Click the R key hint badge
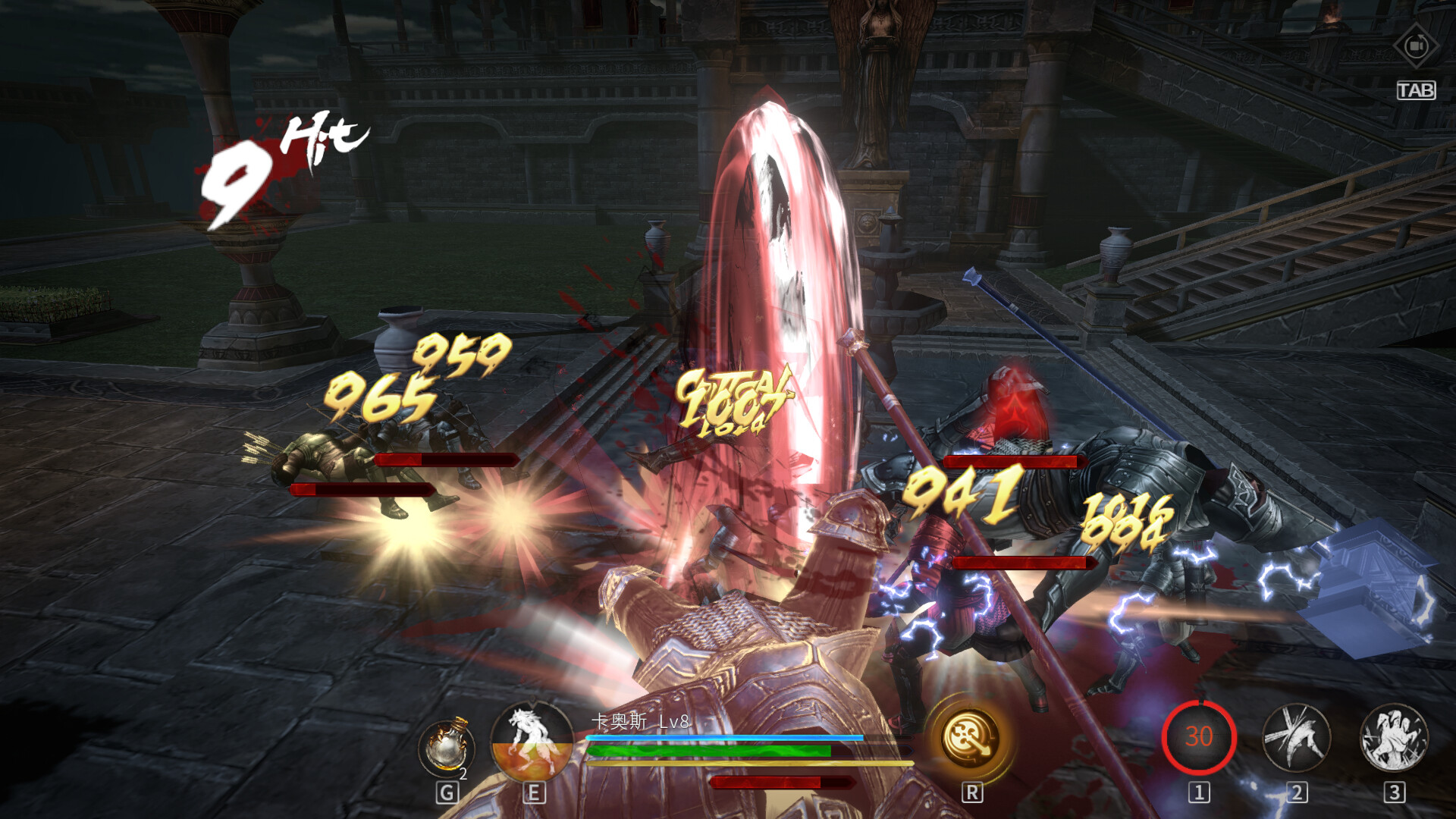Viewport: 1456px width, 819px height. click(x=973, y=793)
